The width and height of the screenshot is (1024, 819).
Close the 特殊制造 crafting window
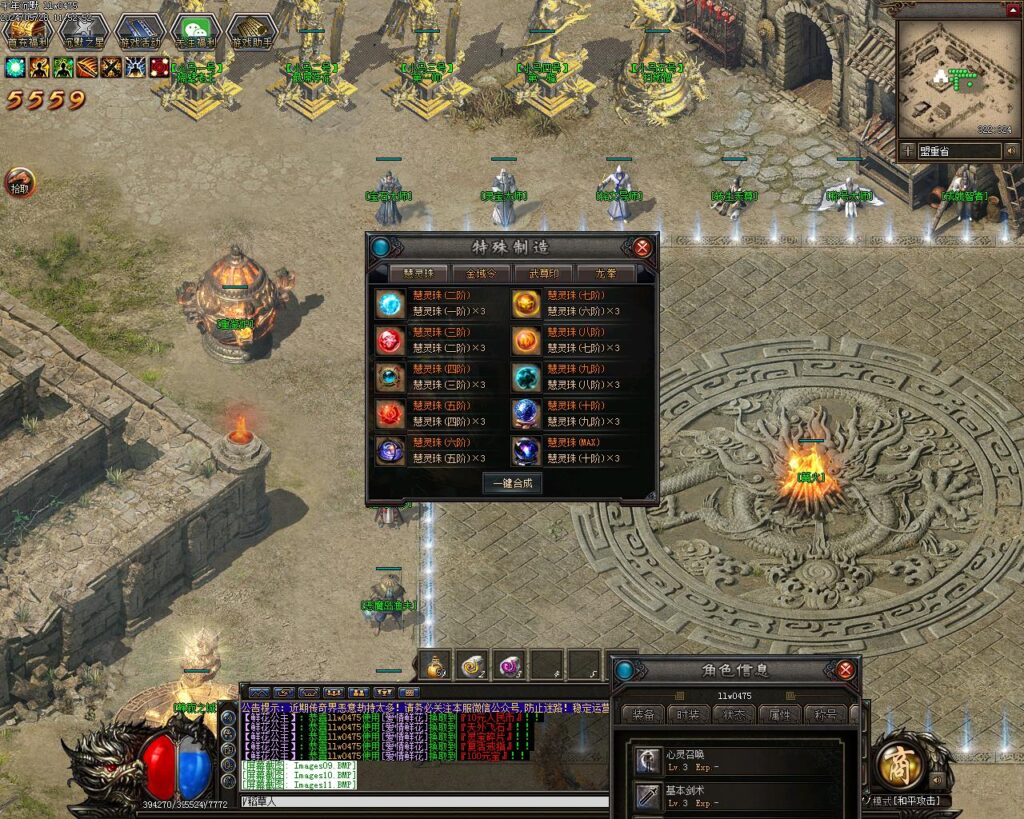pyautogui.click(x=642, y=247)
